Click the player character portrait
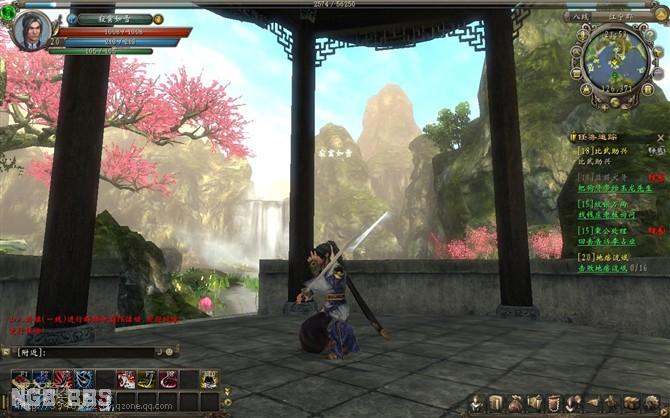The image size is (670, 418). 32,30
